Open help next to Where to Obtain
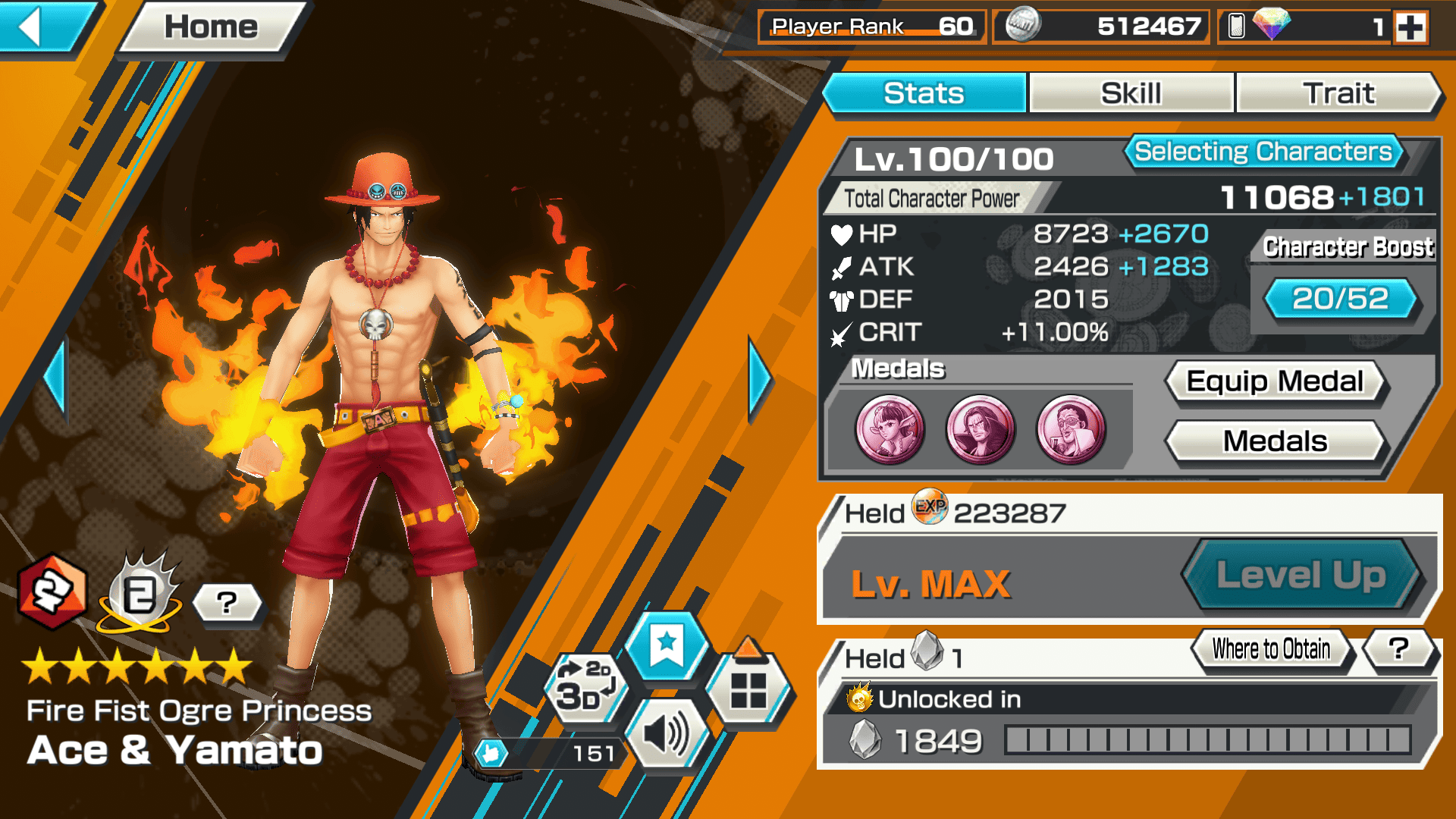 [x=1398, y=649]
